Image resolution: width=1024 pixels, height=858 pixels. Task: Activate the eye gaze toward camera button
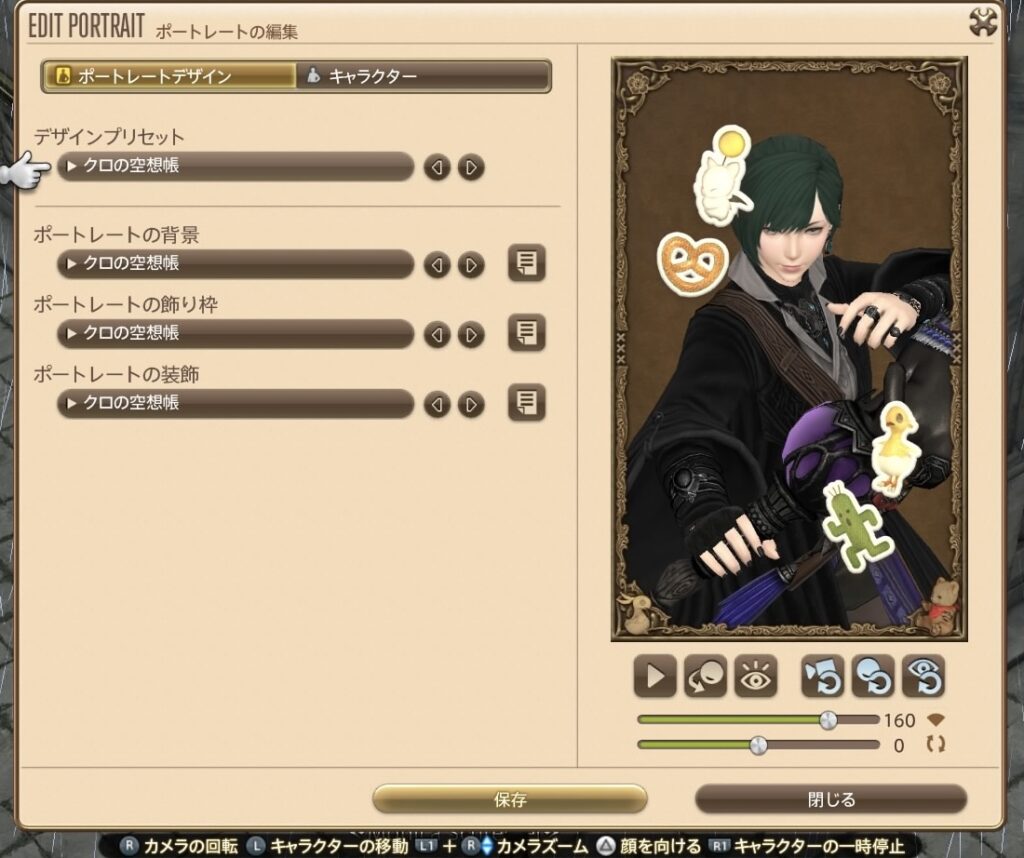(x=755, y=677)
